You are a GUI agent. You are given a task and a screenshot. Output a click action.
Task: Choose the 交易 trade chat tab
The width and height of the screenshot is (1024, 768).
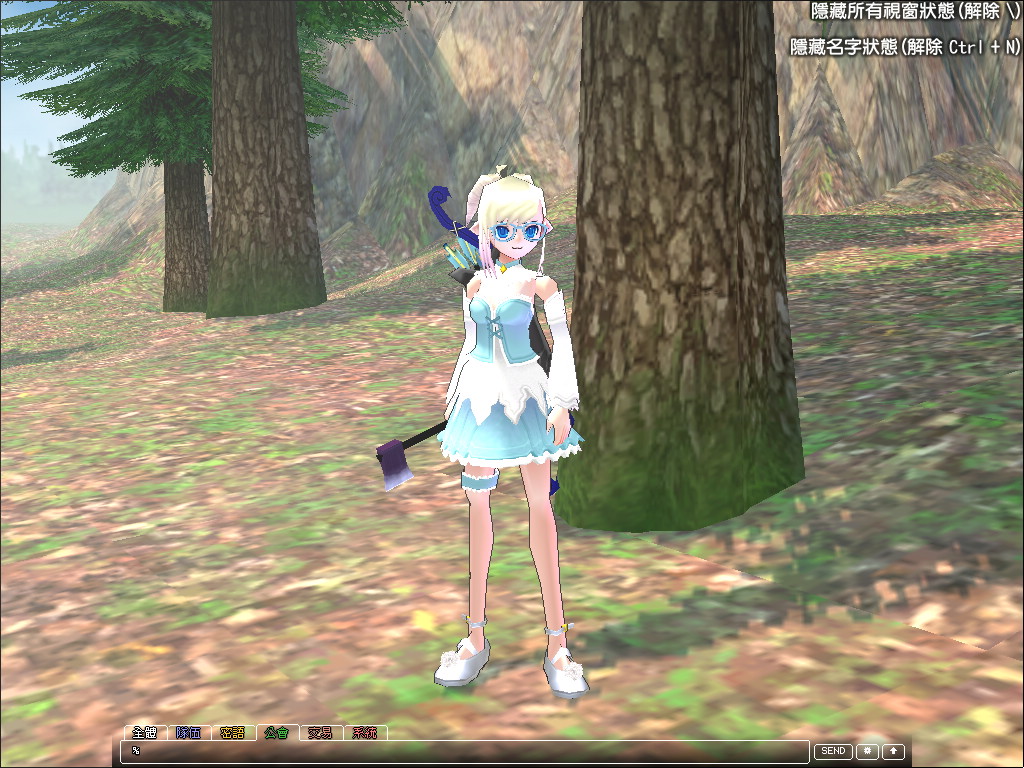[x=320, y=733]
